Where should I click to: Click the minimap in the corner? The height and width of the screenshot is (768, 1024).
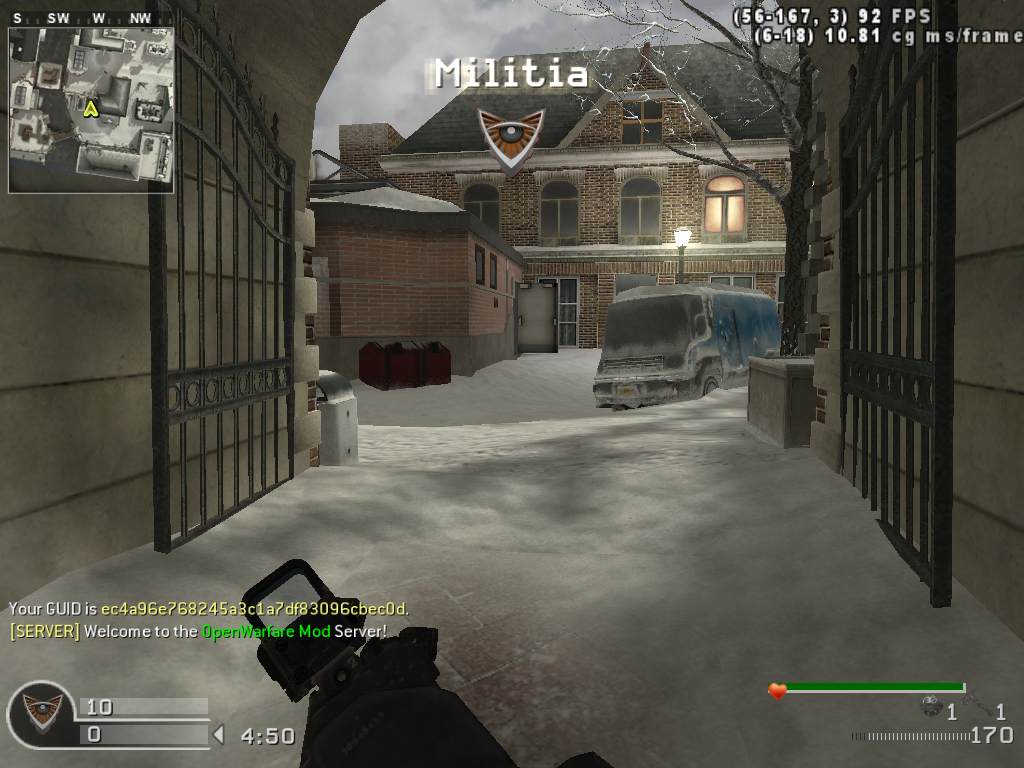click(91, 110)
